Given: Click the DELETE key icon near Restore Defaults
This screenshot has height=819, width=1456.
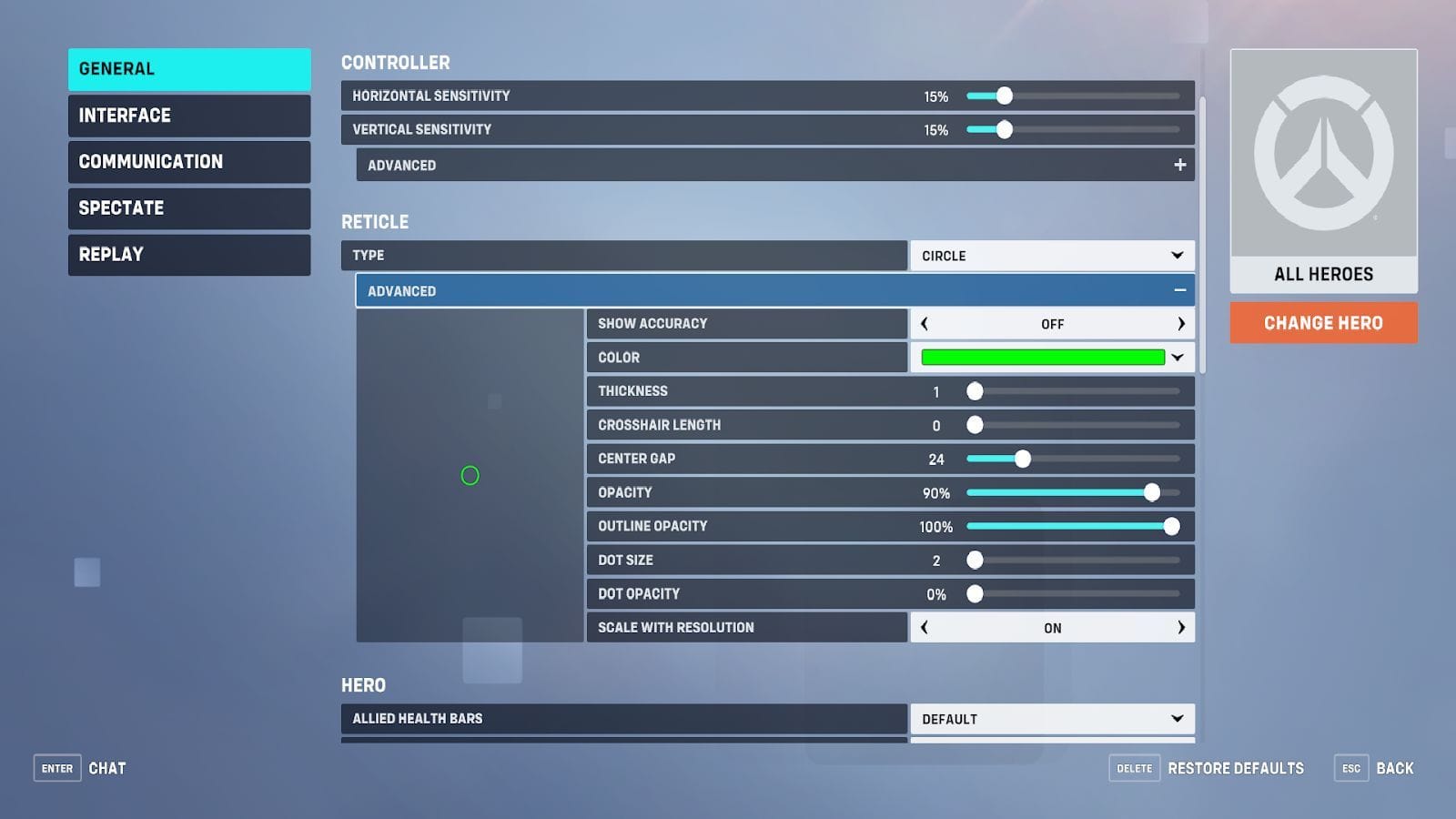Looking at the screenshot, I should (1134, 768).
